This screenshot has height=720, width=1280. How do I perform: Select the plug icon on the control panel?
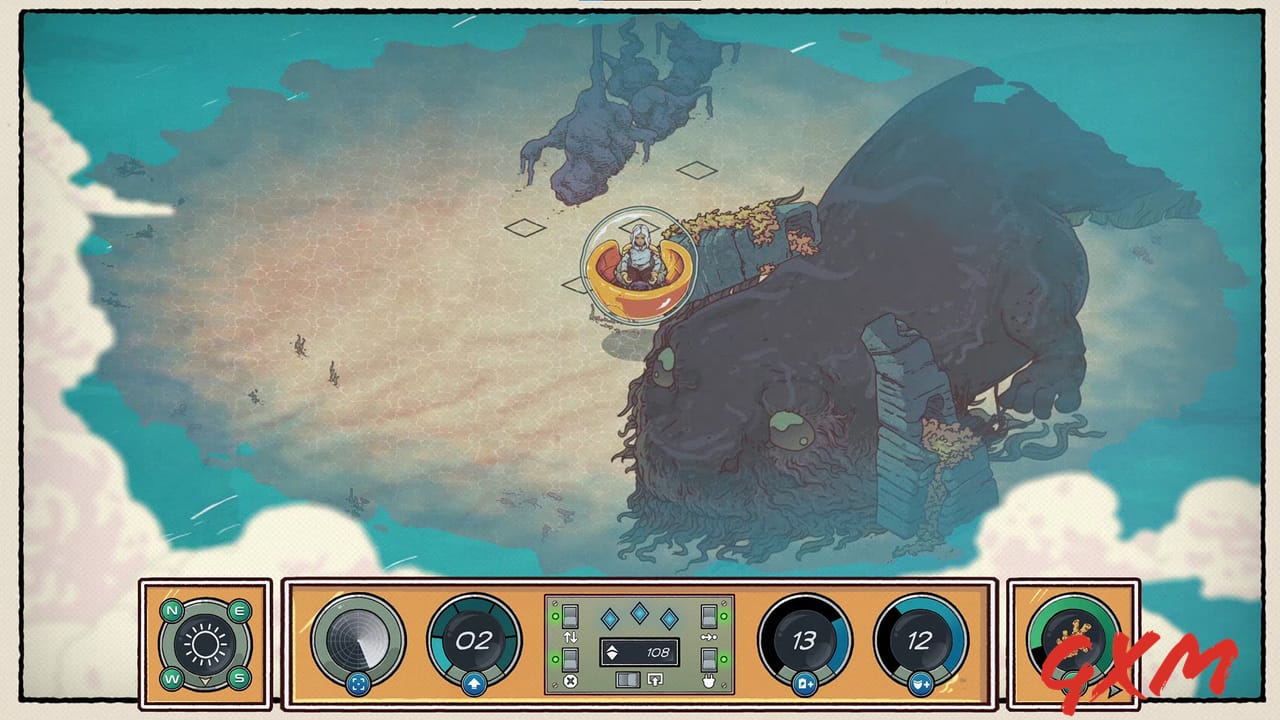tap(708, 682)
